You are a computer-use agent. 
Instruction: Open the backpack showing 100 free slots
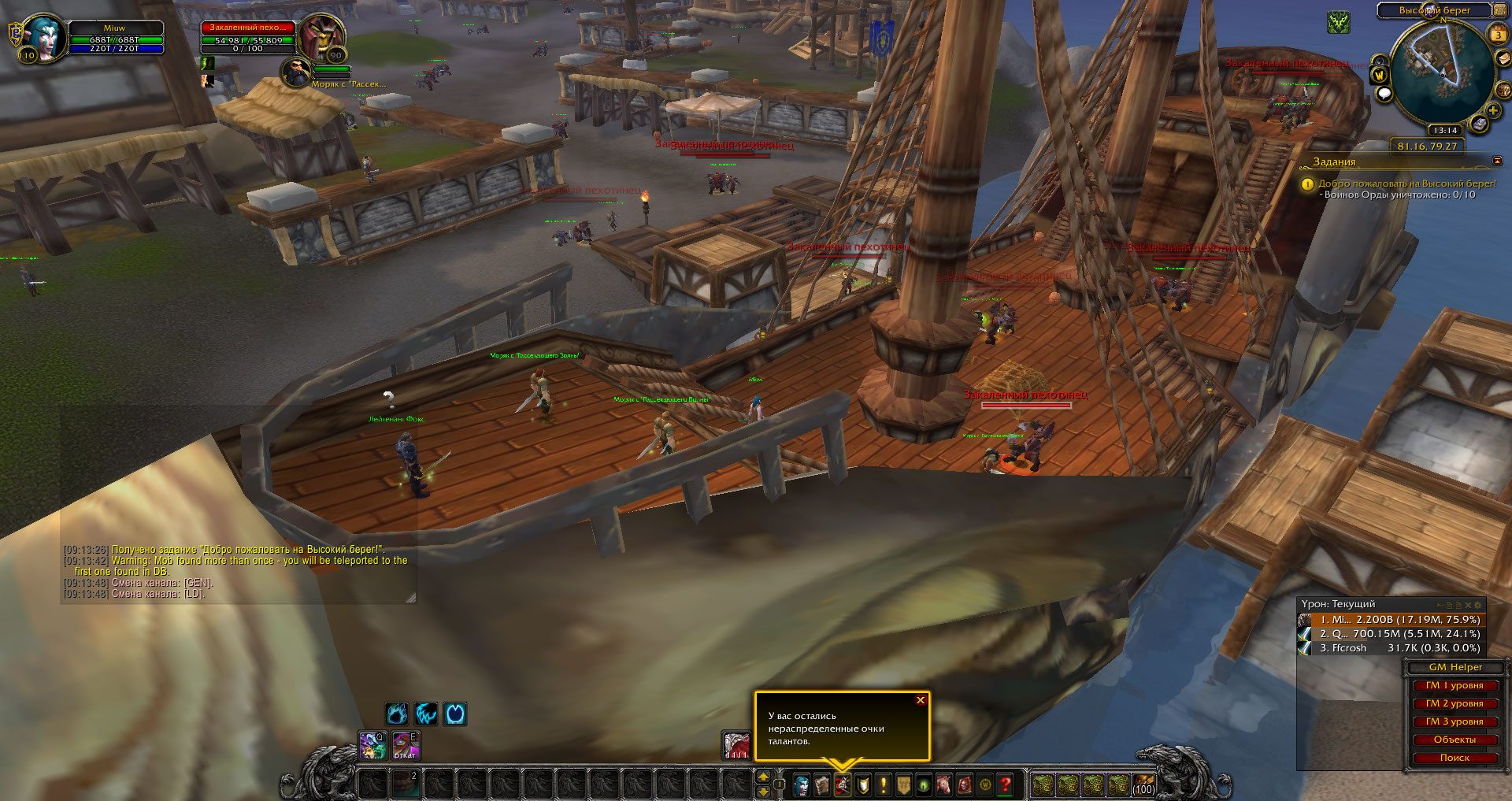tap(1143, 784)
